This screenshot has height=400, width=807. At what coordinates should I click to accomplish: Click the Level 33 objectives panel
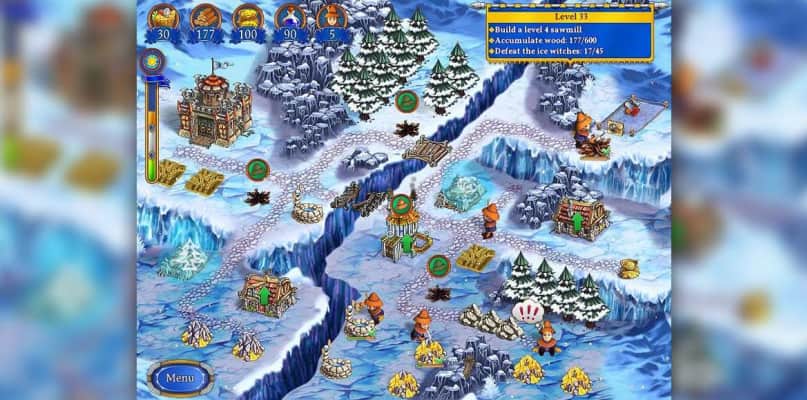click(x=568, y=34)
